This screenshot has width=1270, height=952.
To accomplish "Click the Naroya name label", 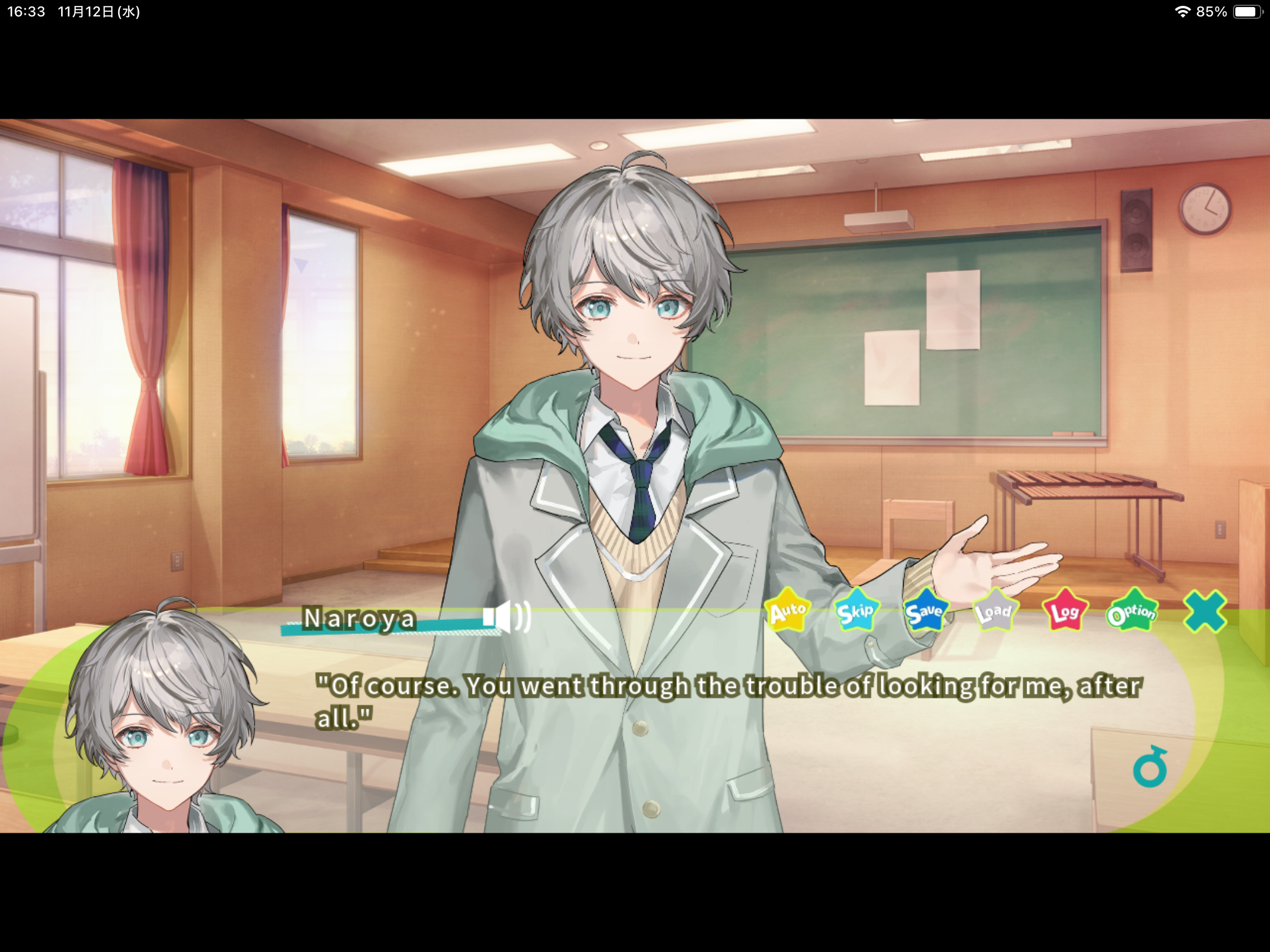I will 357,618.
